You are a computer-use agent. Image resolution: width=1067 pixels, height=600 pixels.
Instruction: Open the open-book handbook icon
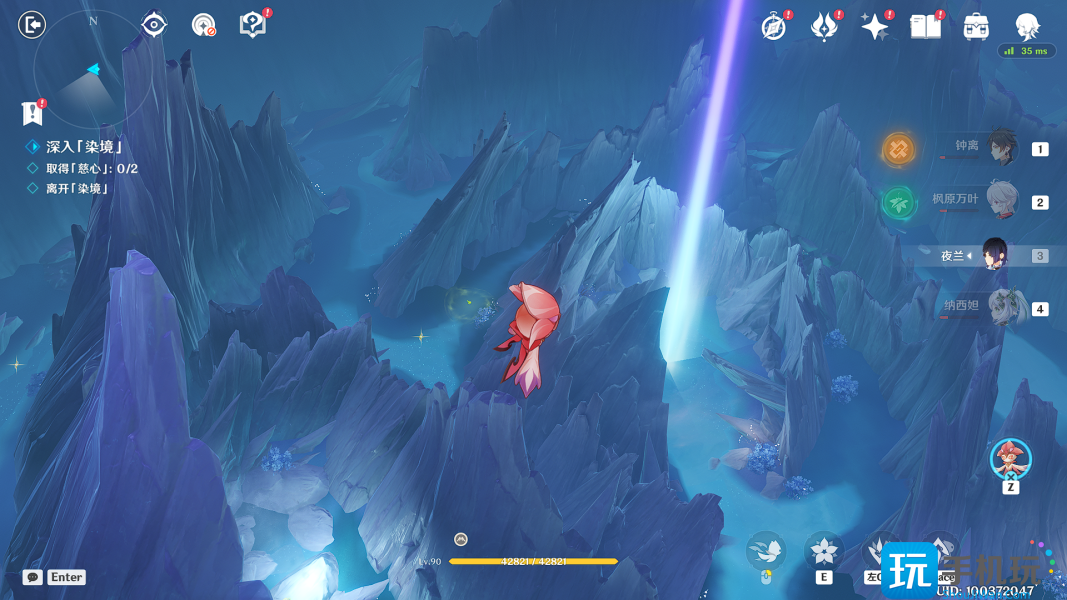point(925,27)
